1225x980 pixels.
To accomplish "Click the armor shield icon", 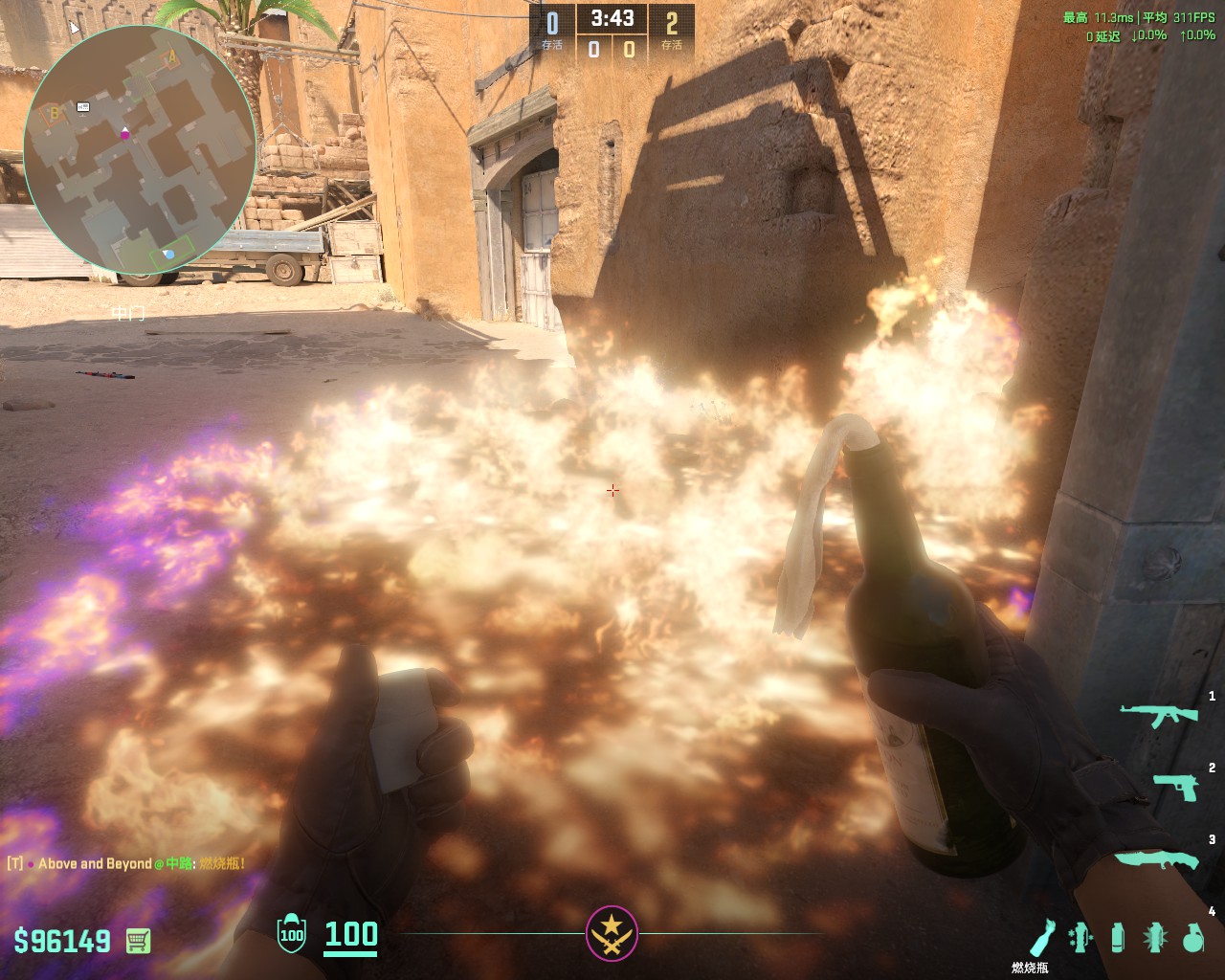I will click(x=291, y=934).
